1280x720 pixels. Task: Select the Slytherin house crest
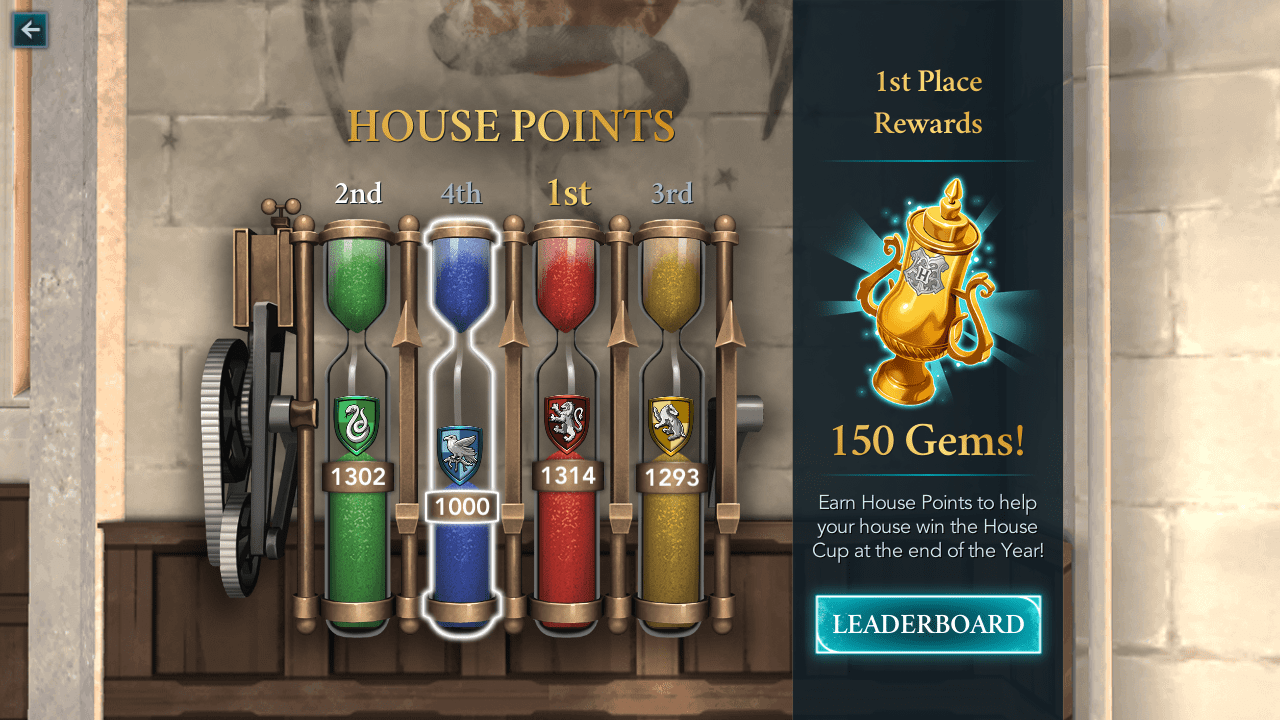[358, 422]
